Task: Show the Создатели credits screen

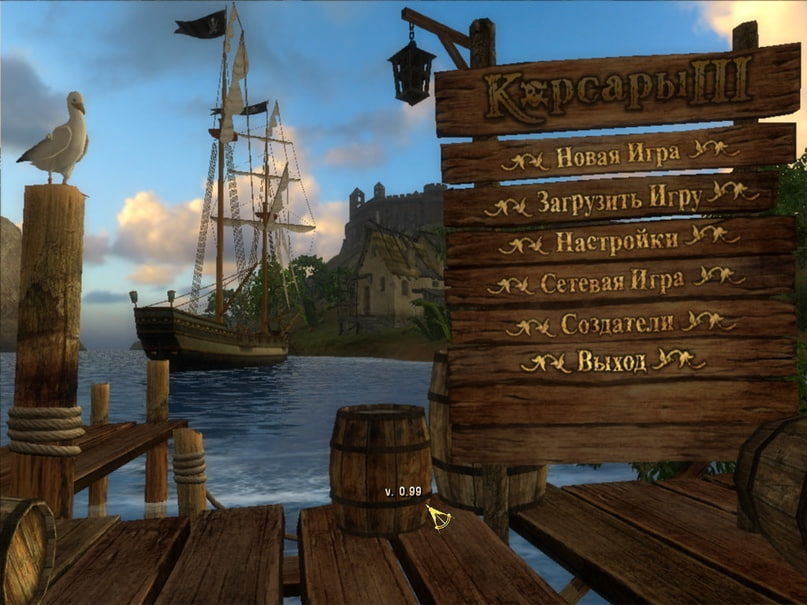Action: [618, 323]
